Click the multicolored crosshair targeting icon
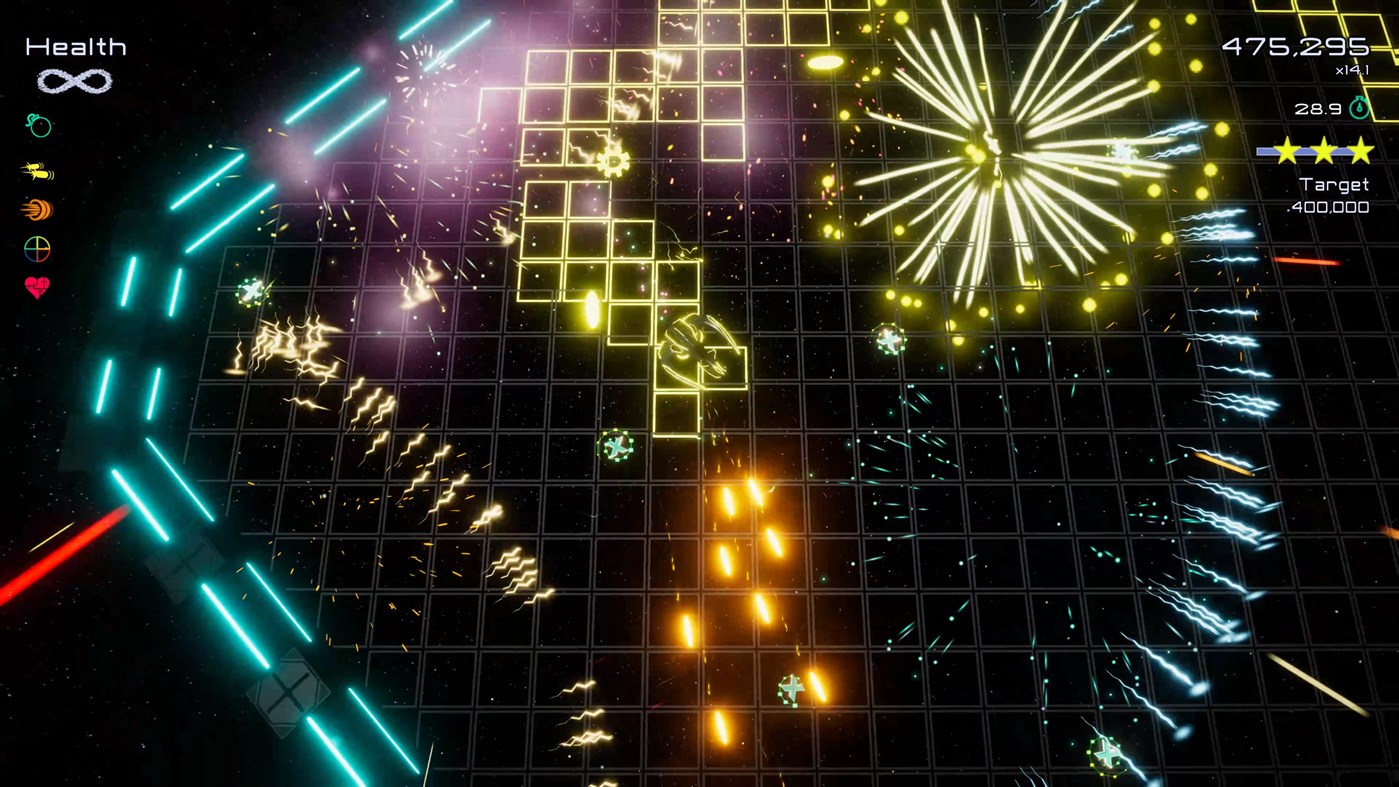This screenshot has width=1399, height=787. (x=36, y=248)
